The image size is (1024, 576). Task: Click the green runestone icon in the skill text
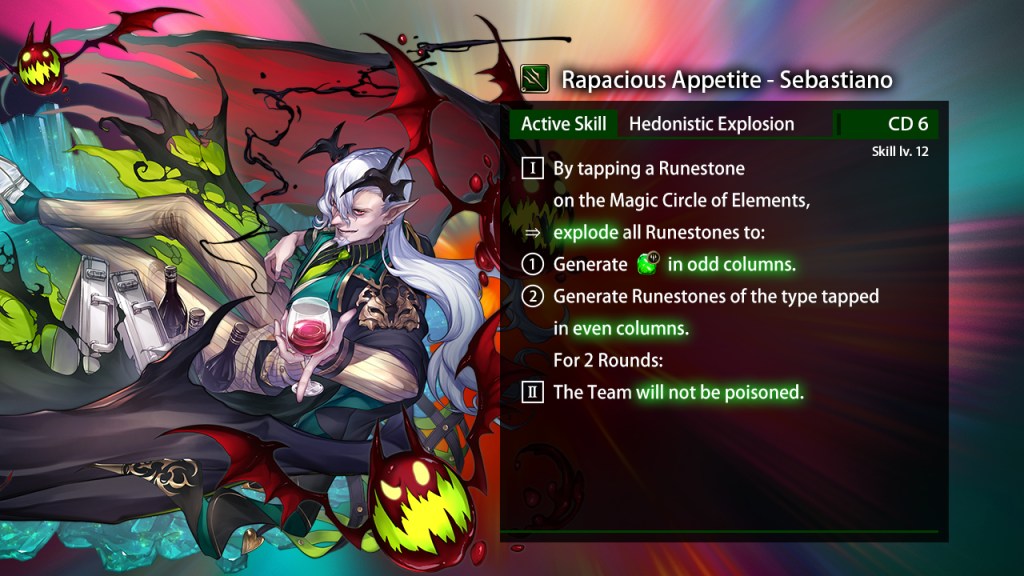point(648,264)
